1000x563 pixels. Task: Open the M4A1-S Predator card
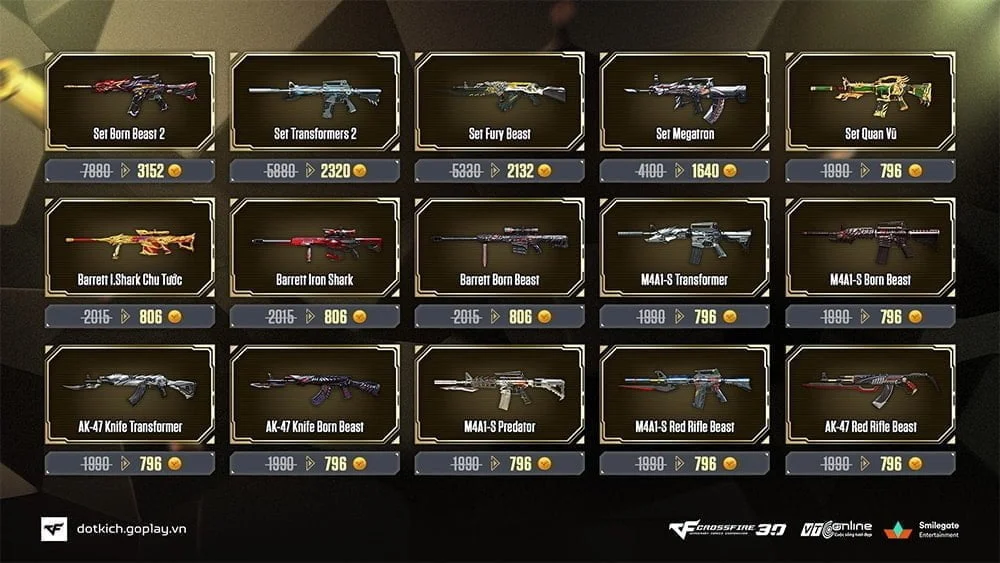[499, 394]
